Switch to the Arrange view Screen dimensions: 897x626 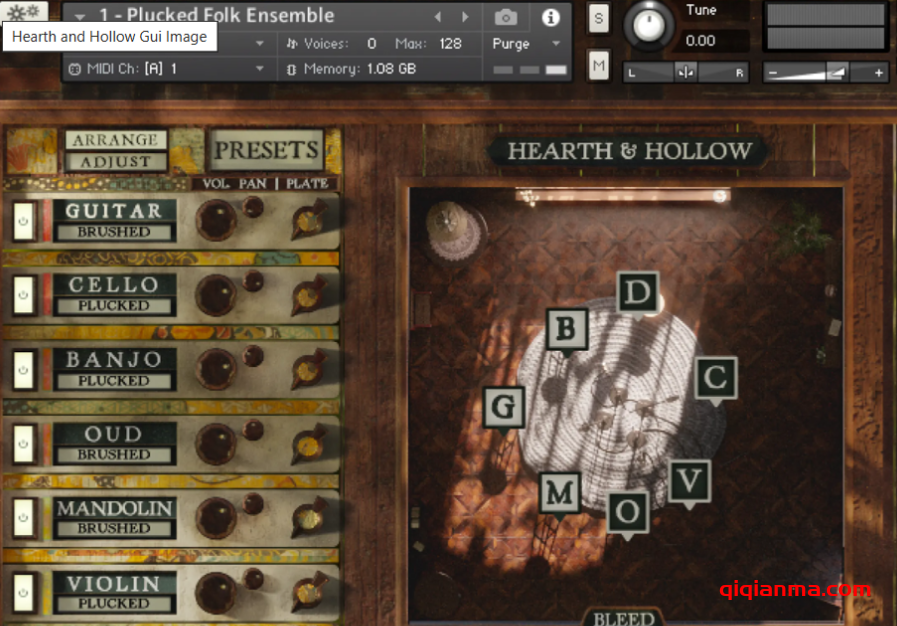click(x=116, y=140)
